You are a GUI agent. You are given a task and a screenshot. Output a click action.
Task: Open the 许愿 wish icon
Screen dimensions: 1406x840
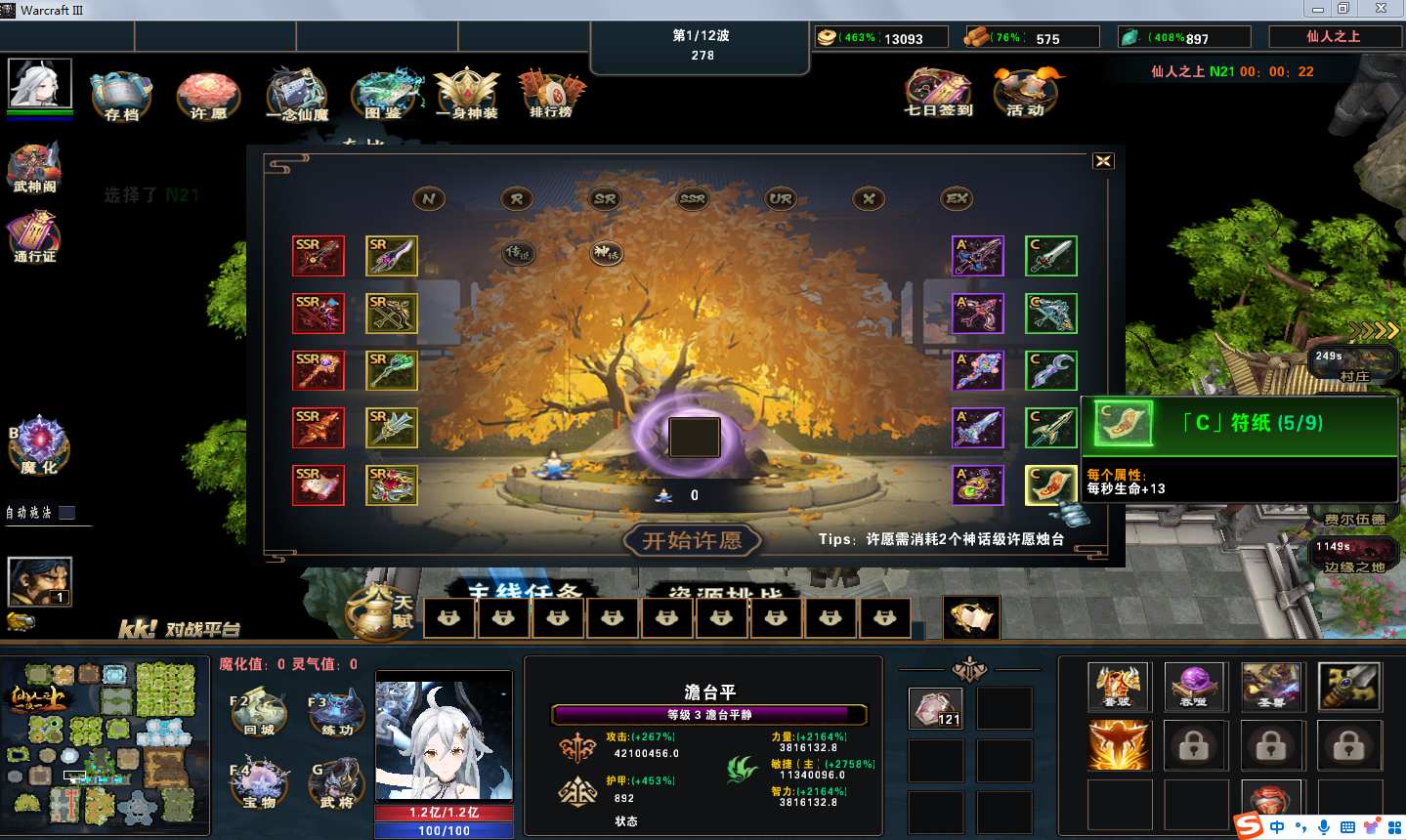(208, 94)
